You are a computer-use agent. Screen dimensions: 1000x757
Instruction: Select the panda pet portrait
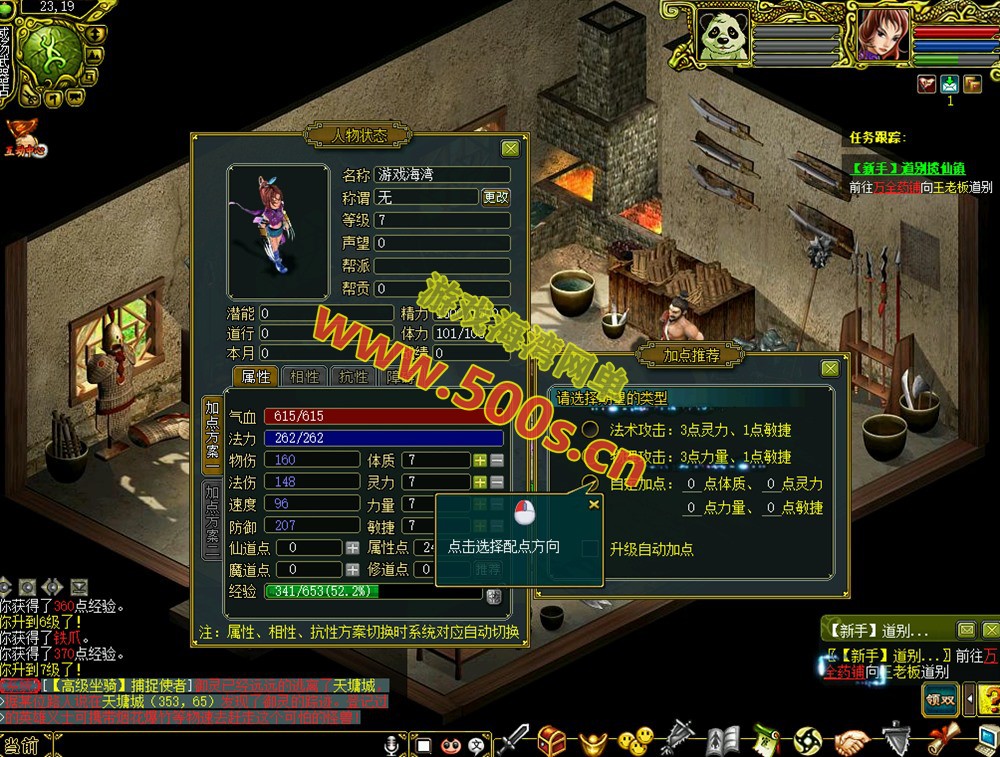click(718, 36)
